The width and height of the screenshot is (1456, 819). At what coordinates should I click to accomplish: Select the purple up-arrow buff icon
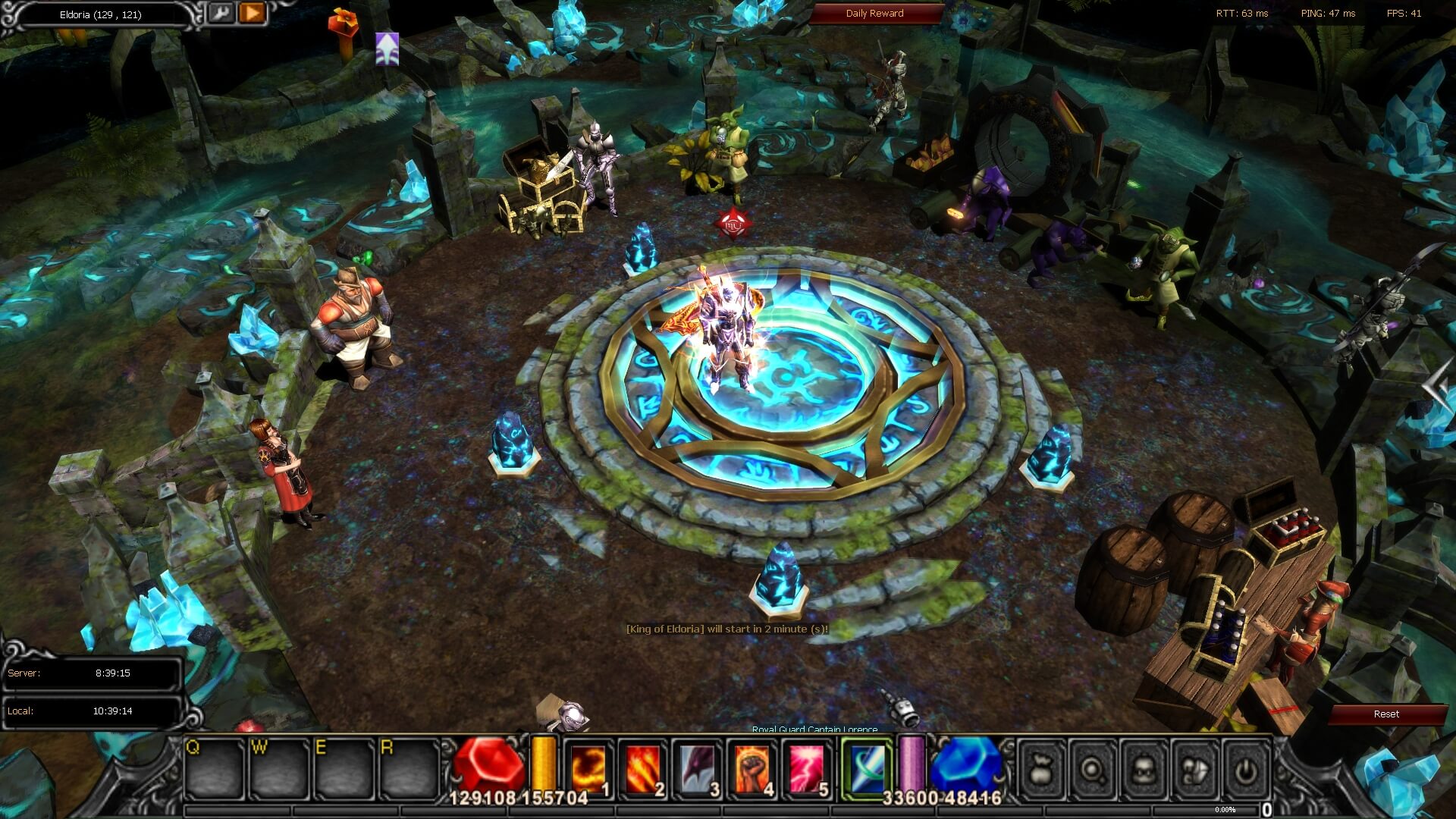[387, 49]
